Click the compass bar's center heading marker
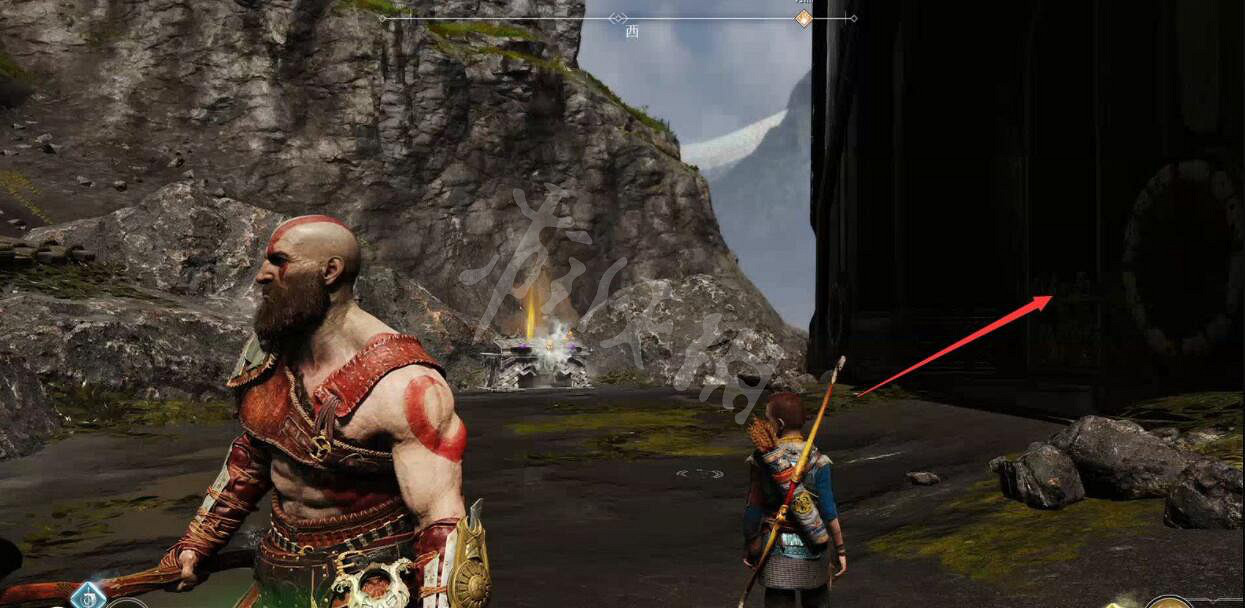Image resolution: width=1245 pixels, height=608 pixels. tap(618, 18)
